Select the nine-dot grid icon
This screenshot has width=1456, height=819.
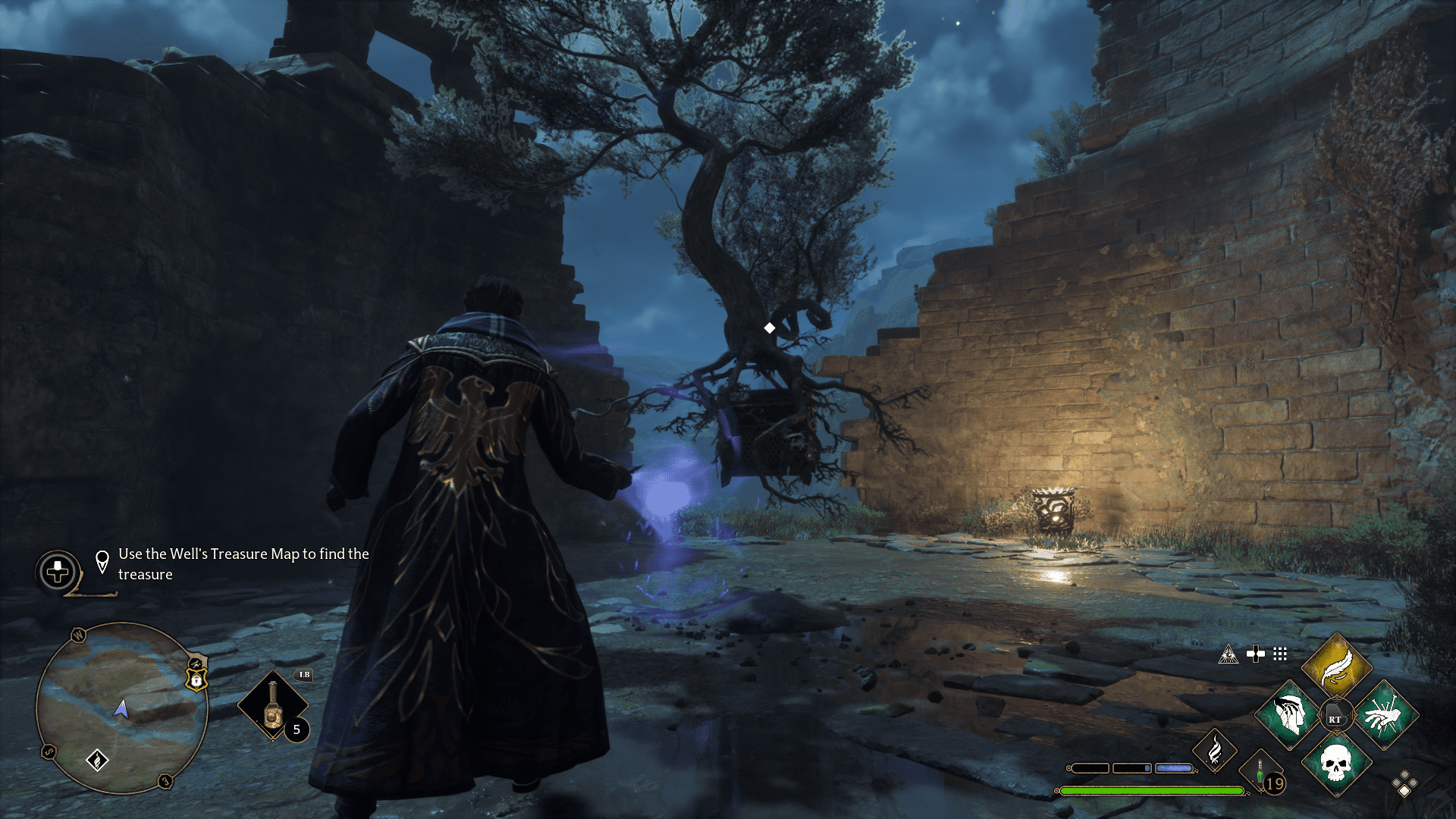1280,654
